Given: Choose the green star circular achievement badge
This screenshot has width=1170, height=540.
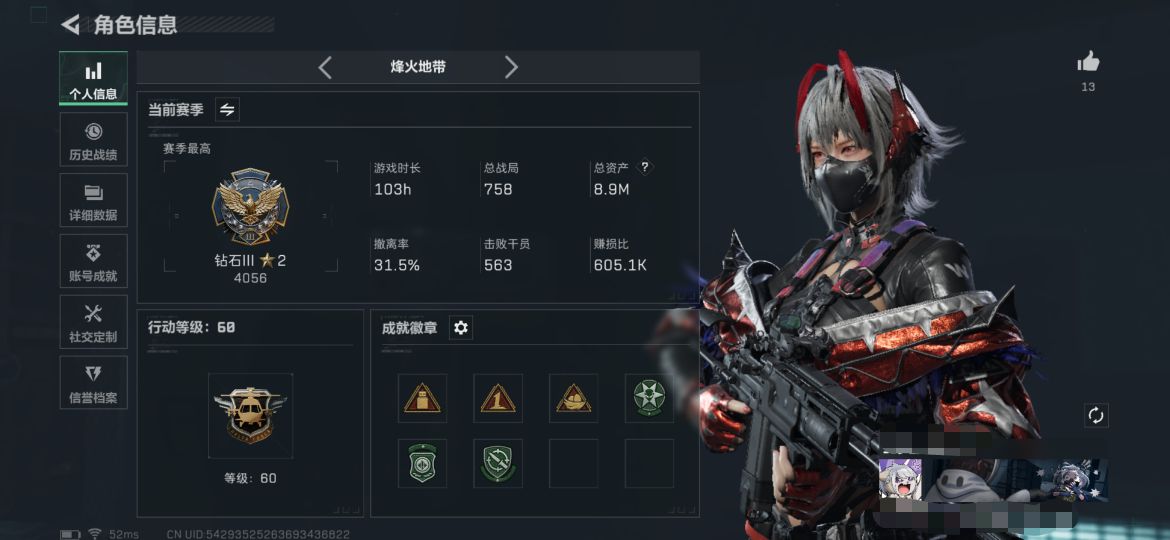Looking at the screenshot, I should coord(649,398).
